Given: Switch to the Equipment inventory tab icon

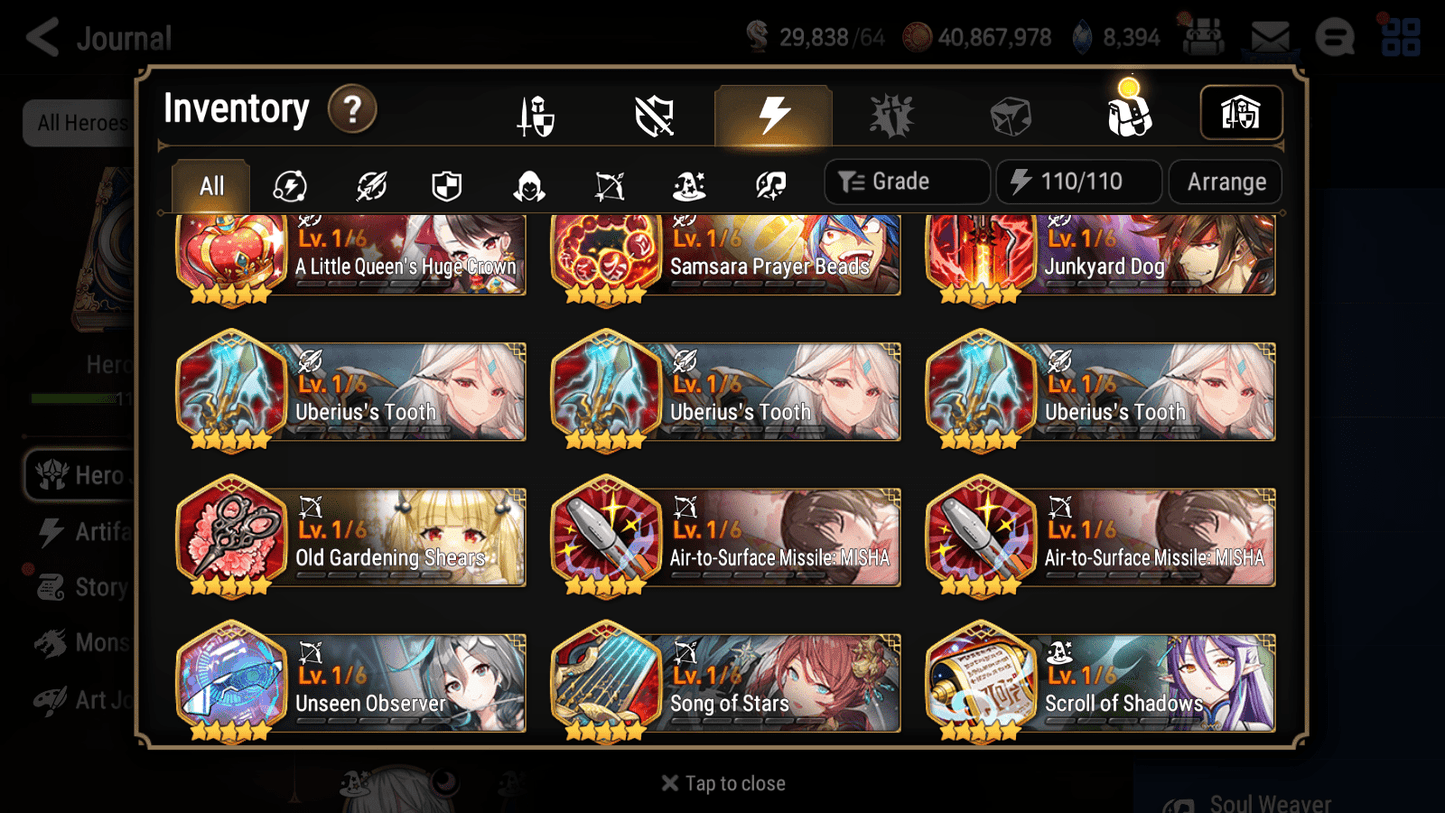Looking at the screenshot, I should 536,114.
